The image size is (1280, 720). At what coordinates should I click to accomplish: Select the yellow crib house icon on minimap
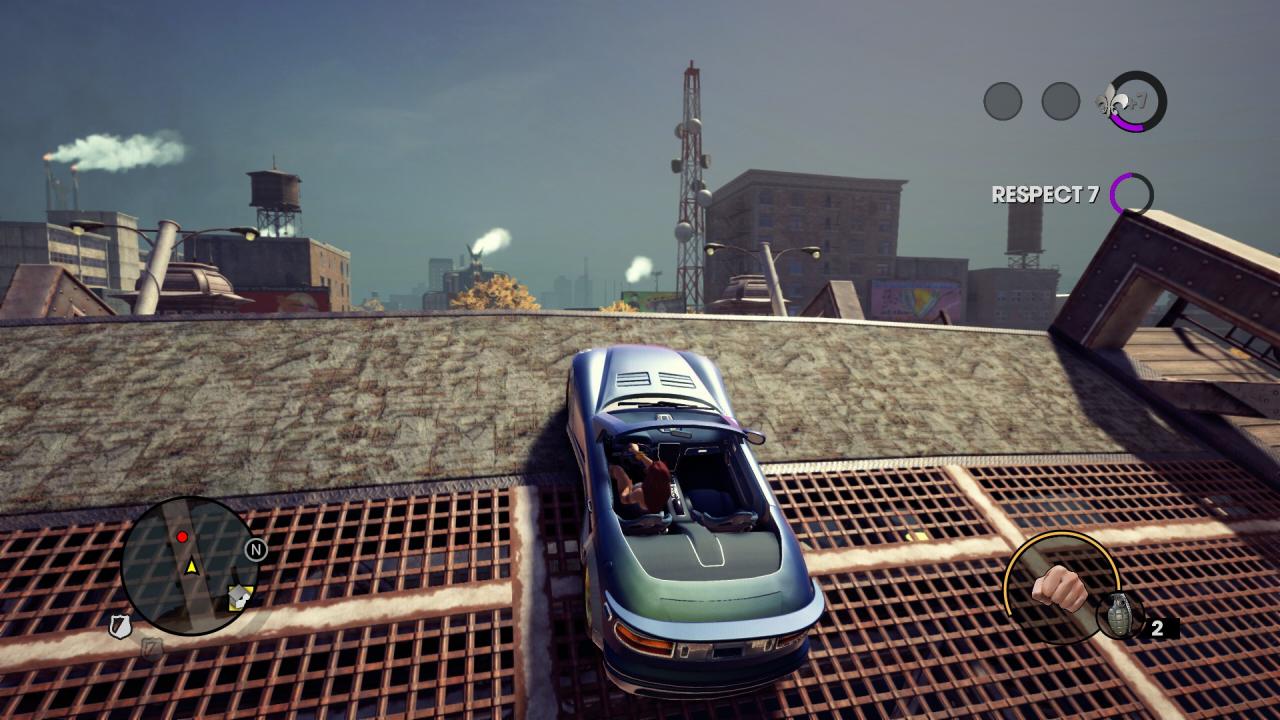point(238,597)
